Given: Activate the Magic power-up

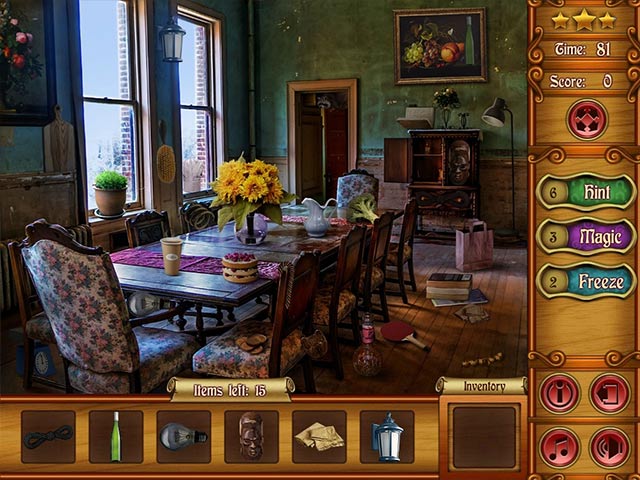Looking at the screenshot, I should [x=586, y=236].
